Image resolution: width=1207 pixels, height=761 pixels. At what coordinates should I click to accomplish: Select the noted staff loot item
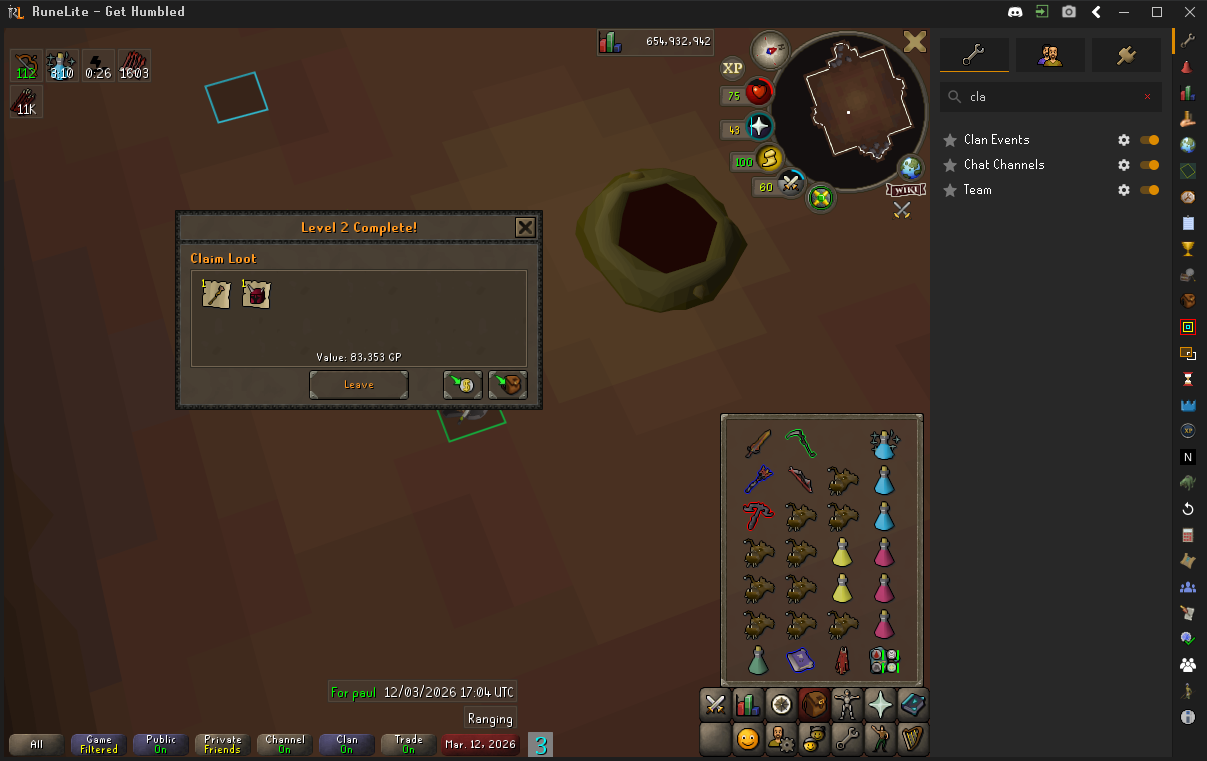pos(216,294)
